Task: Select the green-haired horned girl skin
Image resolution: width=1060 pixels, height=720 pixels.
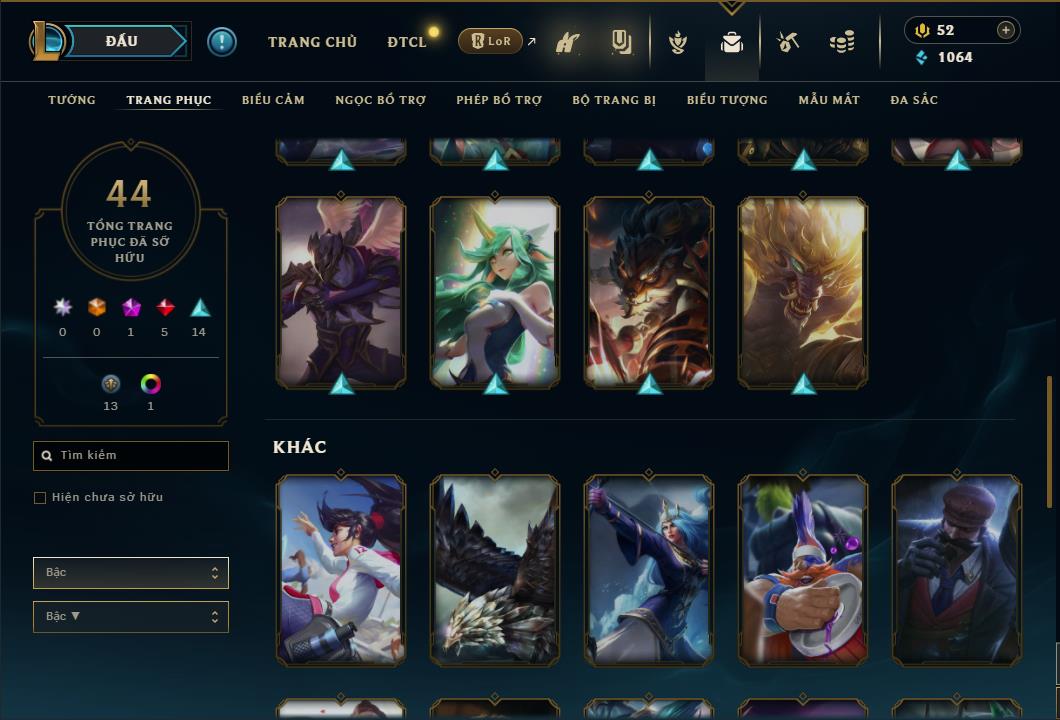Action: 495,291
